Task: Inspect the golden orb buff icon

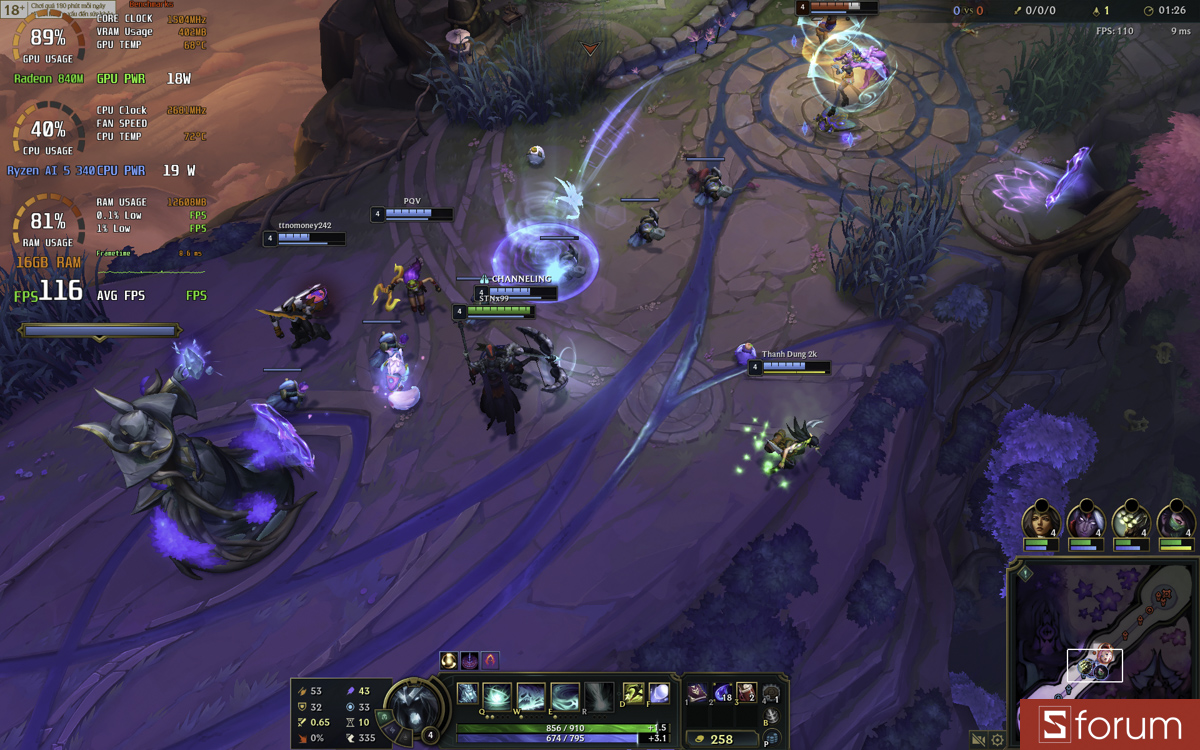Action: pyautogui.click(x=449, y=660)
